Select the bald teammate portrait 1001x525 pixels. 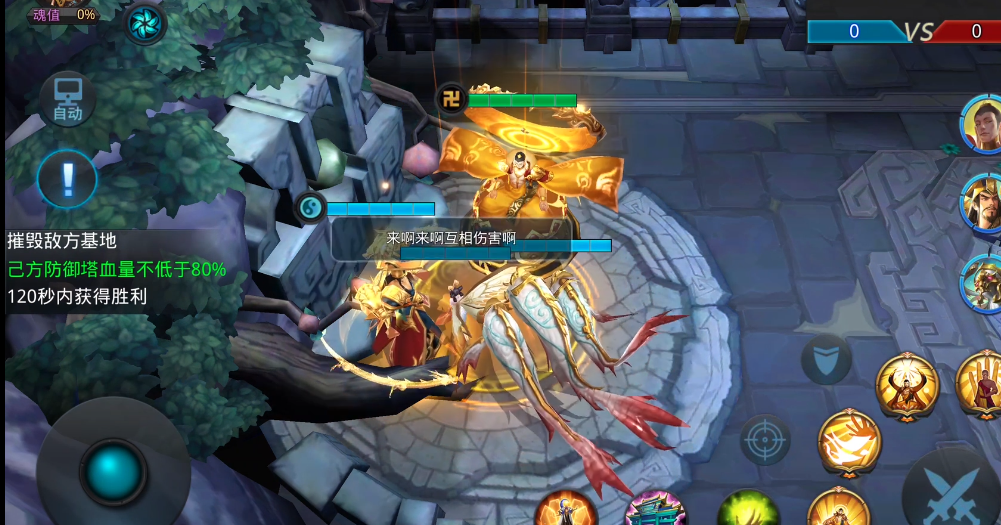983,124
